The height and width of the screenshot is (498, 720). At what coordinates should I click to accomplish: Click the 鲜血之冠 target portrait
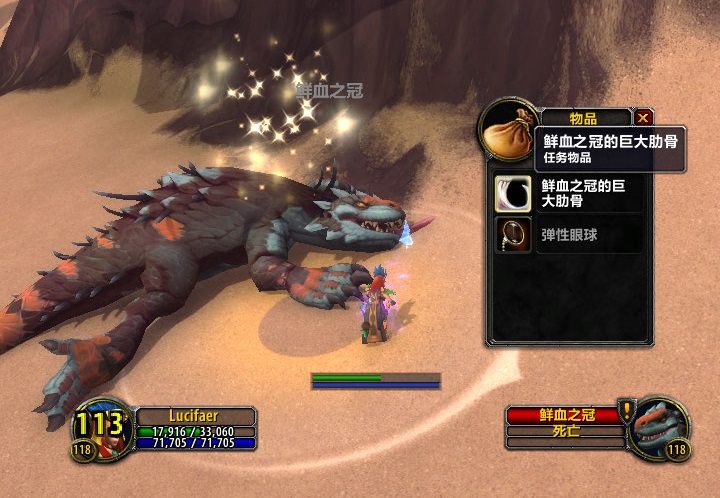tap(662, 424)
